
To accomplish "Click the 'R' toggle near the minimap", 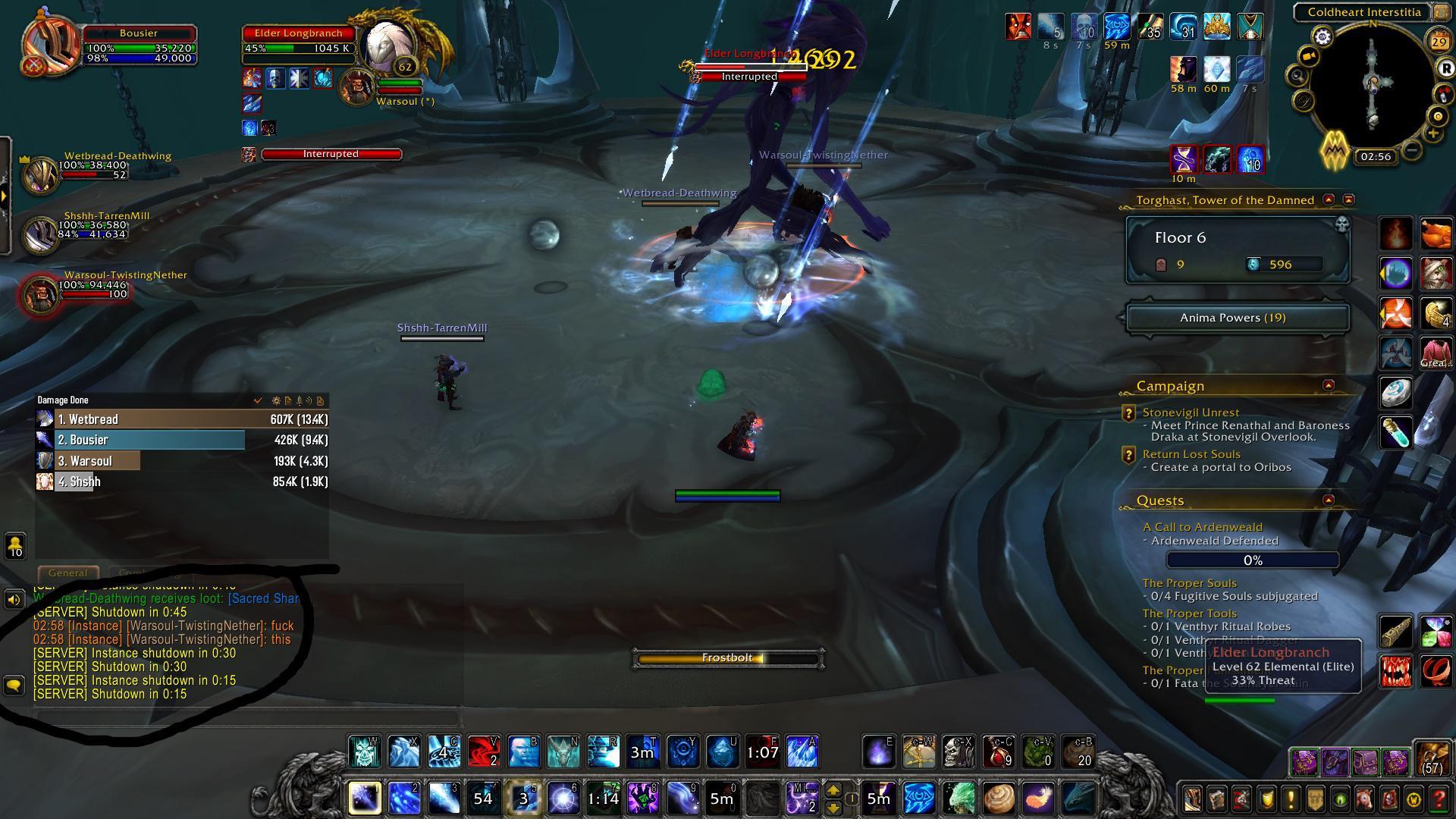I will tap(1447, 68).
